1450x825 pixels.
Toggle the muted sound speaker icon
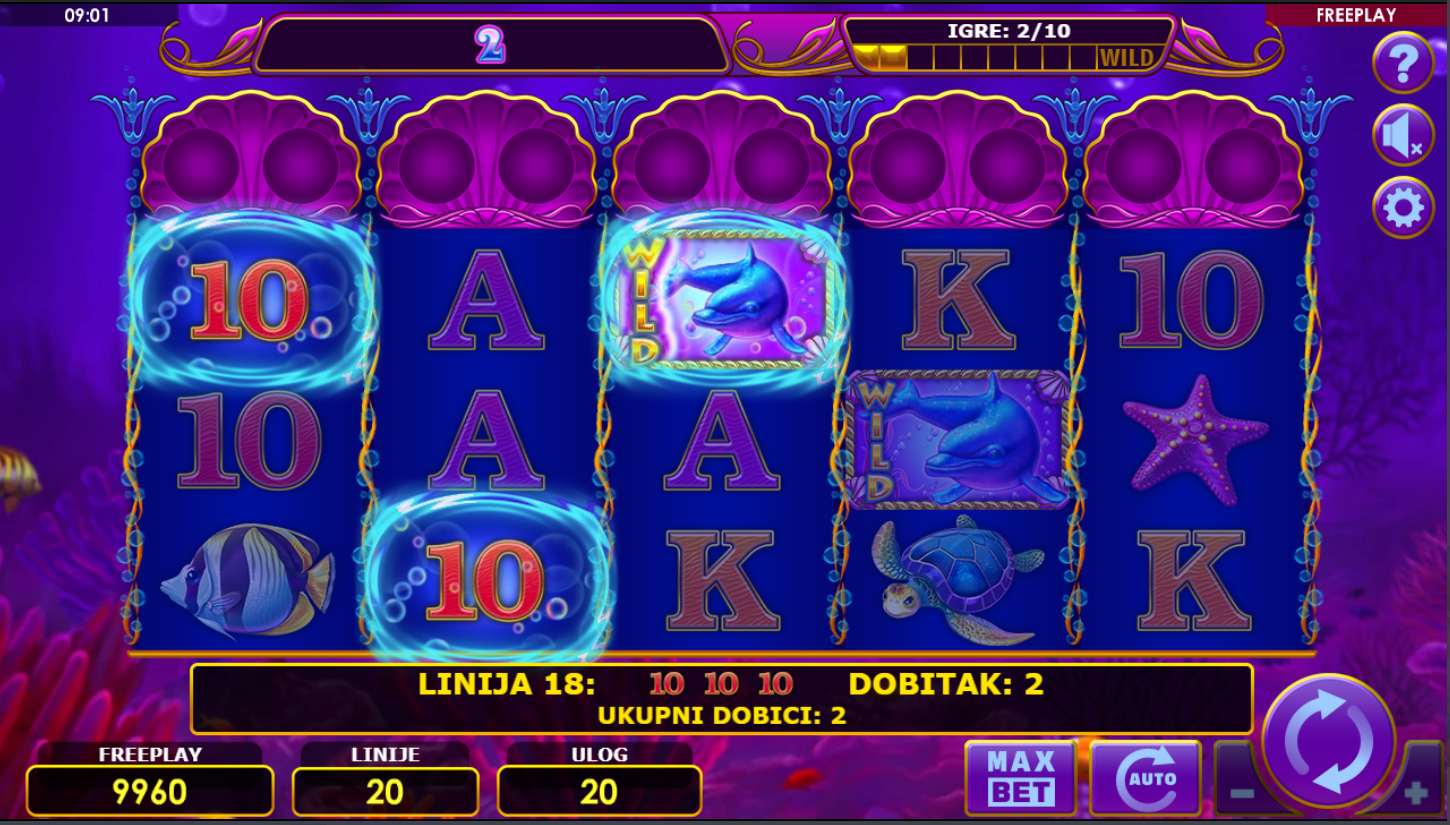pos(1402,135)
